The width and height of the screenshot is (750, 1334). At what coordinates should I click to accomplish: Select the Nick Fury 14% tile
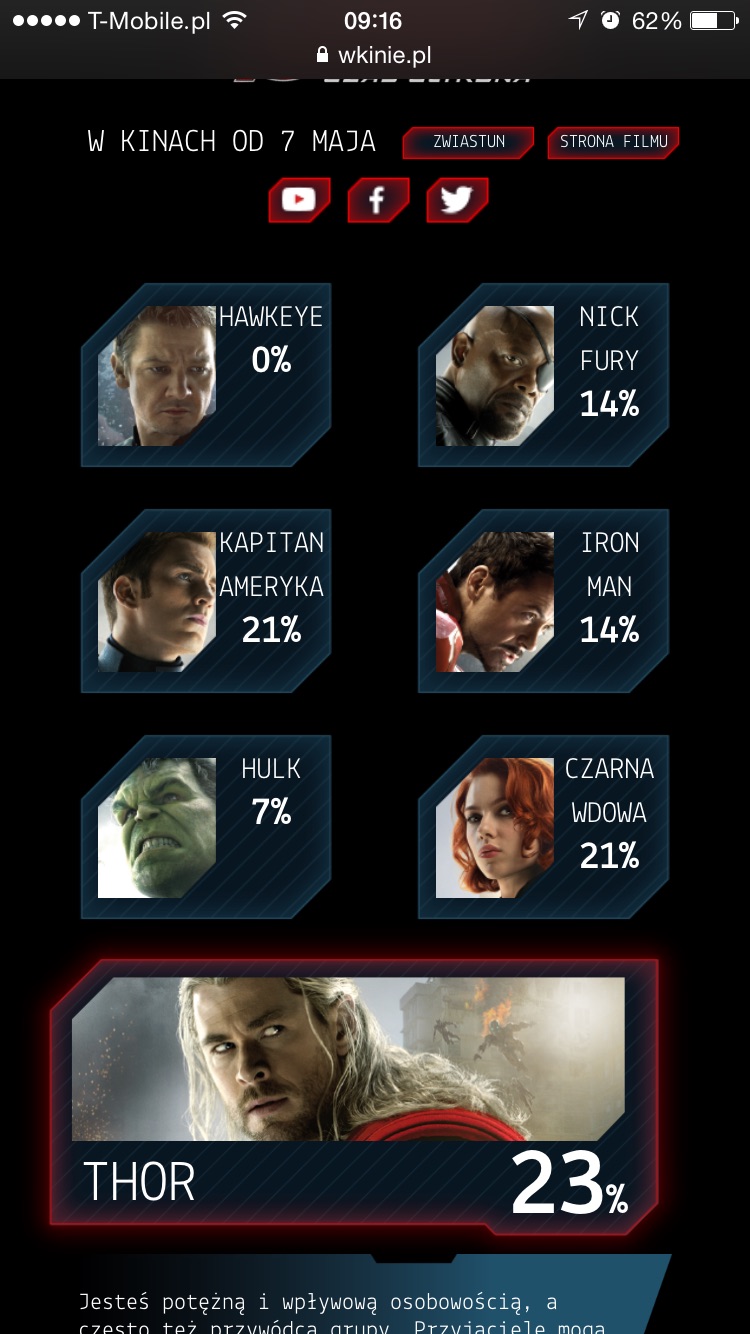pyautogui.click(x=543, y=375)
